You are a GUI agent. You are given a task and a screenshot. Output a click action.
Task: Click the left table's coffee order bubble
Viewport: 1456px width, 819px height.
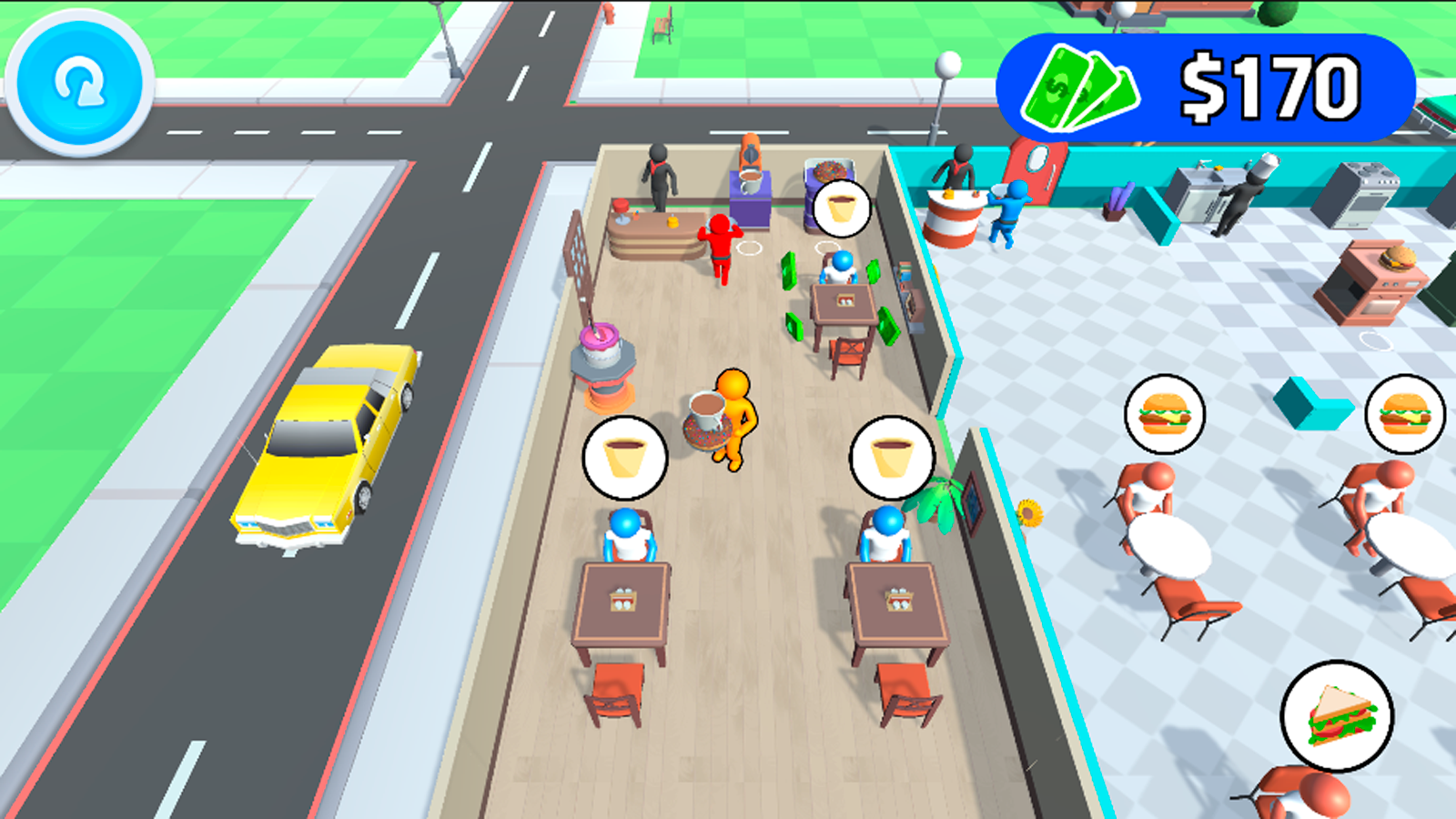pos(627,458)
